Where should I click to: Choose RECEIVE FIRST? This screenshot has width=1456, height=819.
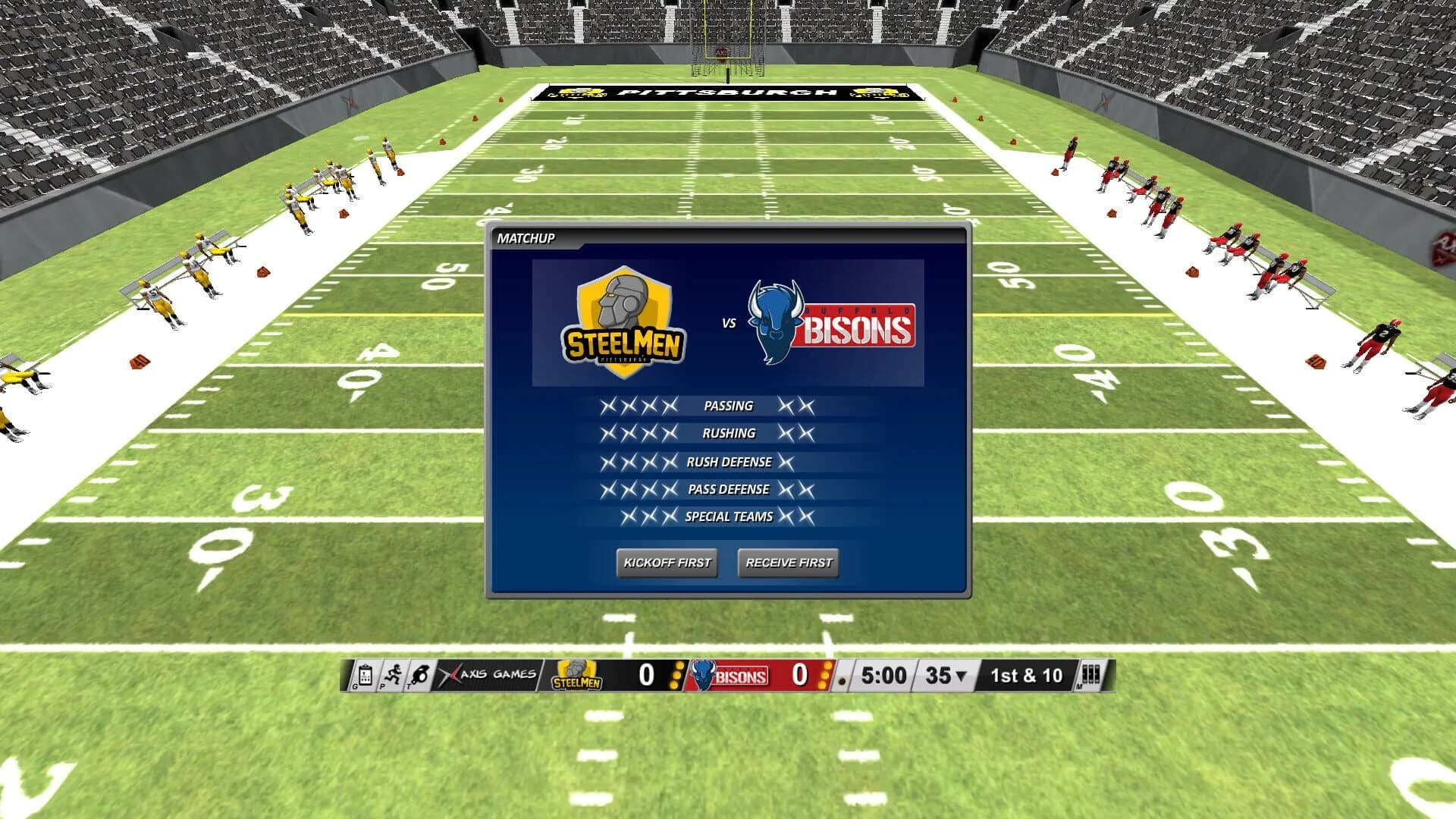point(787,563)
